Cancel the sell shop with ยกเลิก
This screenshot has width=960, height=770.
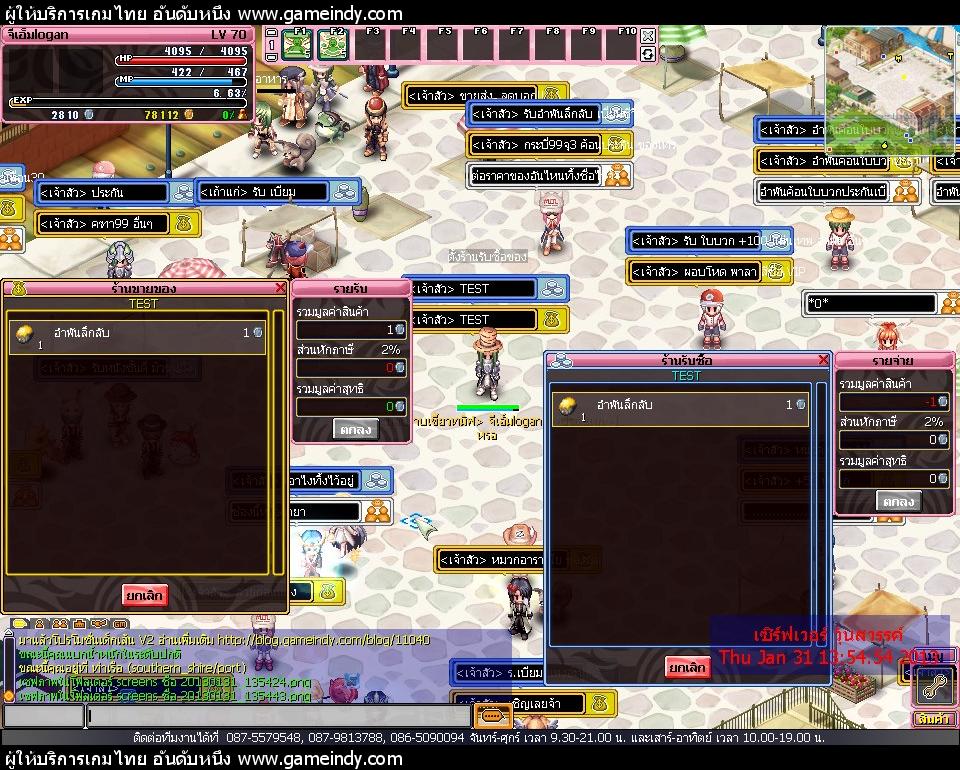click(x=145, y=595)
